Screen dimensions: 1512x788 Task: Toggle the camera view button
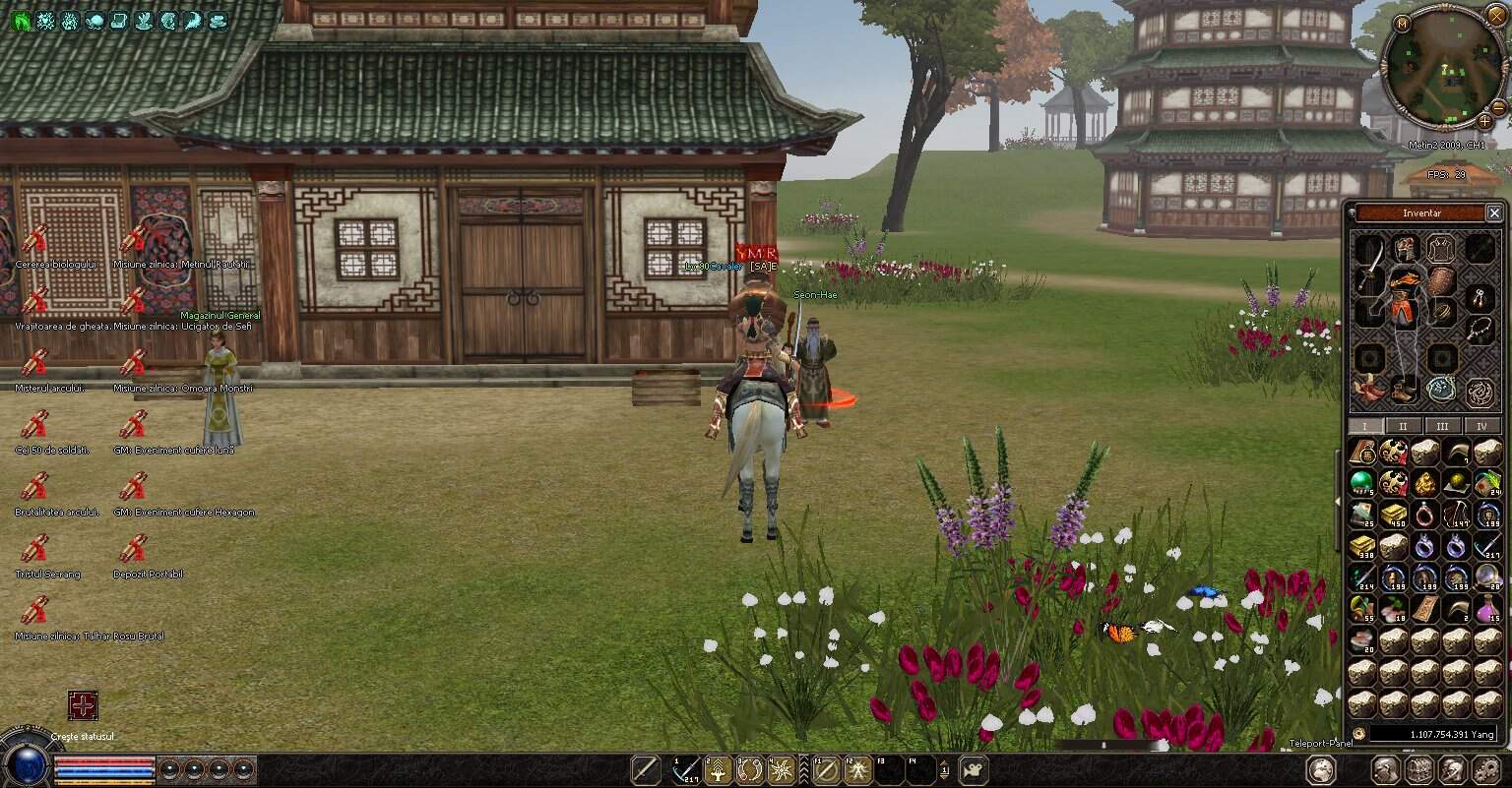[975, 769]
